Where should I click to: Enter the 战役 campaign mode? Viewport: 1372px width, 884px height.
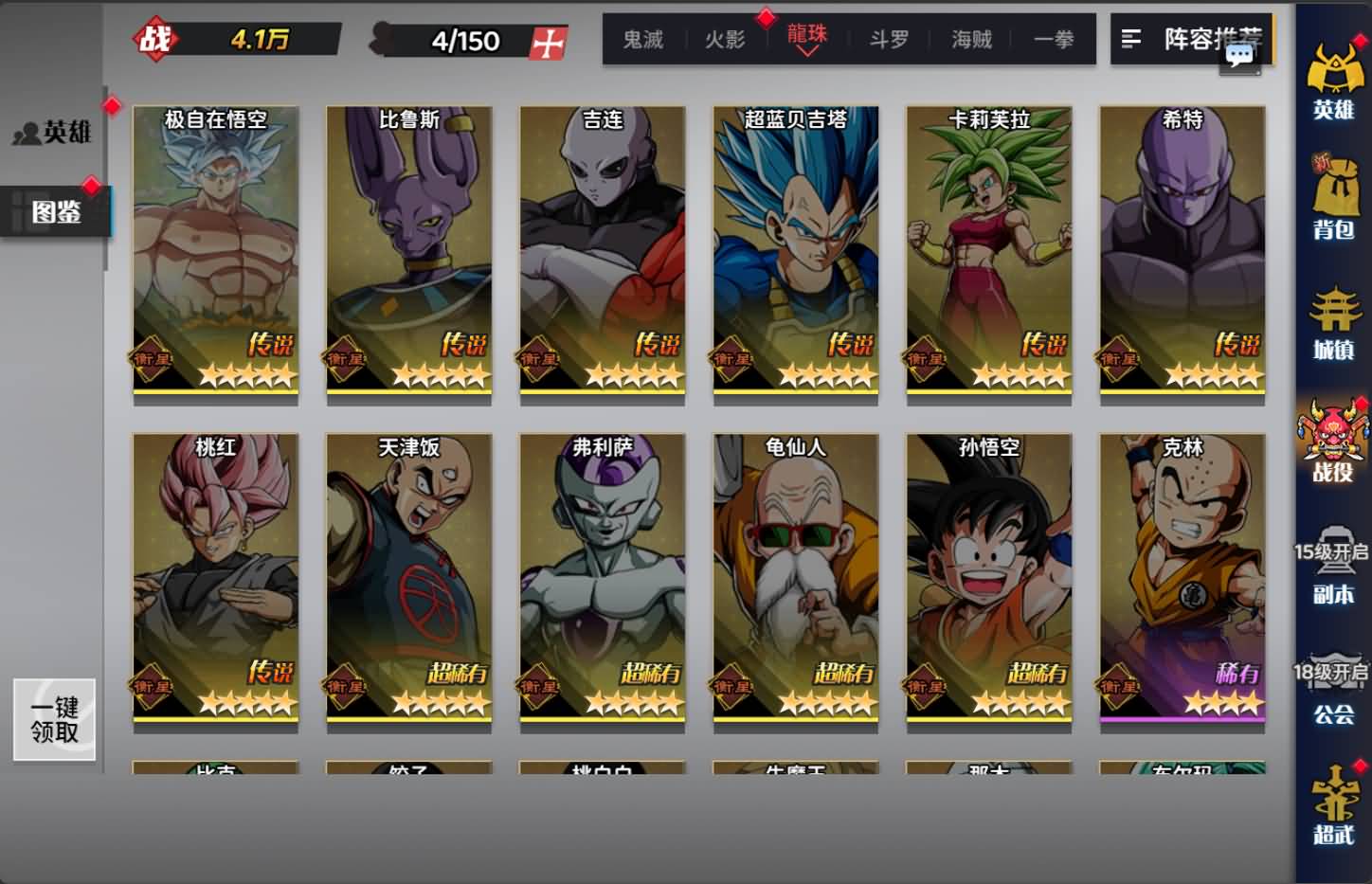[1333, 442]
